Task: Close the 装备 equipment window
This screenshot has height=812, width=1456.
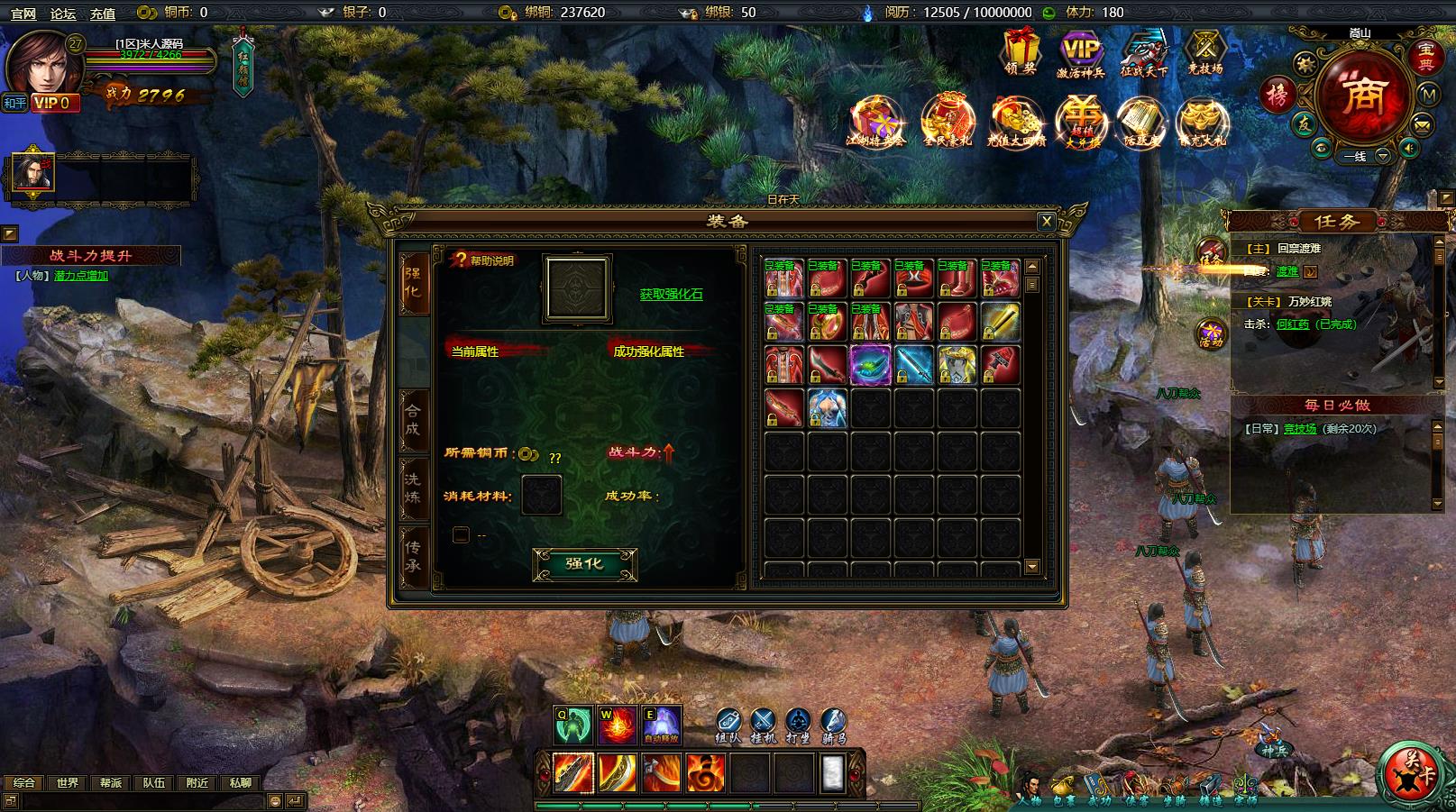Action: pyautogui.click(x=1046, y=221)
